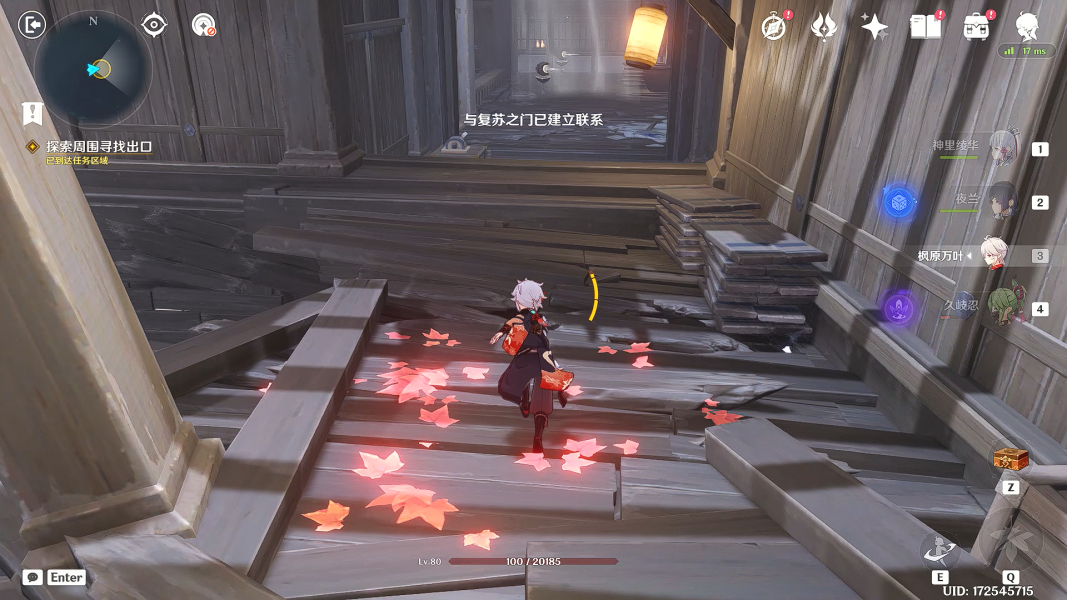Open the backpack inventory icon
Screen dimensions: 1067x600
click(x=976, y=27)
